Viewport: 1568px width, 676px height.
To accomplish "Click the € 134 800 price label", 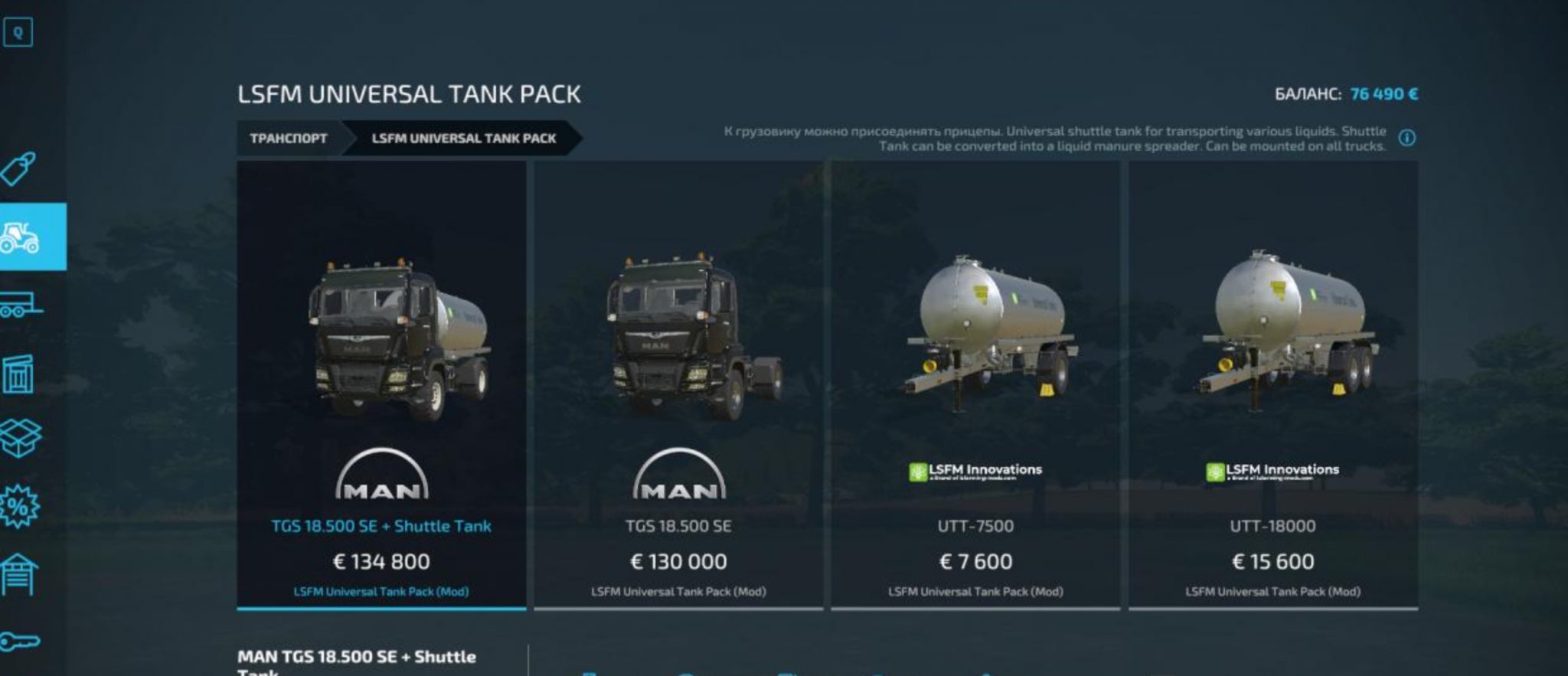I will 381,561.
